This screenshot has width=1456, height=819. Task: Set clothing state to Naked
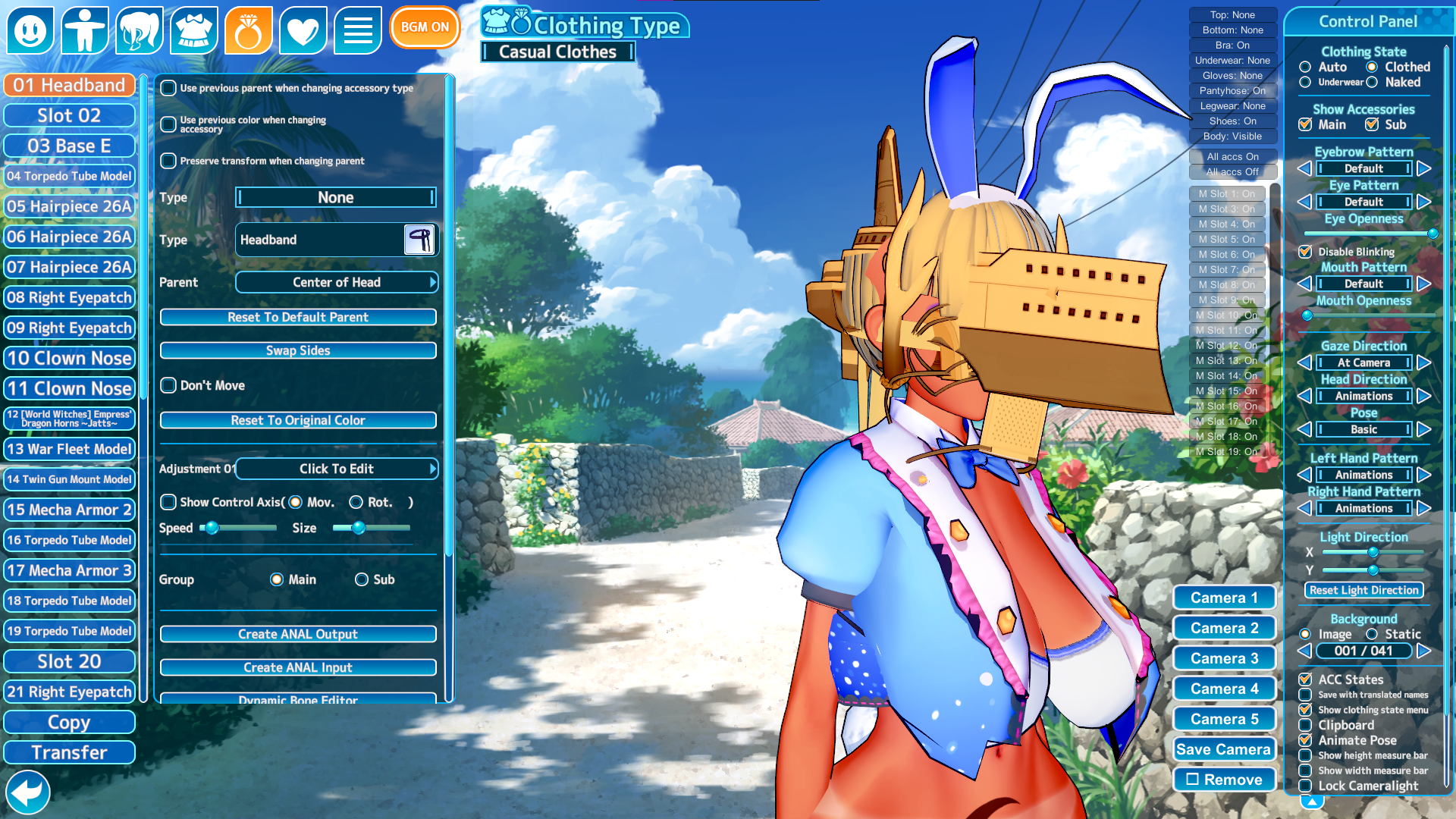click(x=1372, y=82)
